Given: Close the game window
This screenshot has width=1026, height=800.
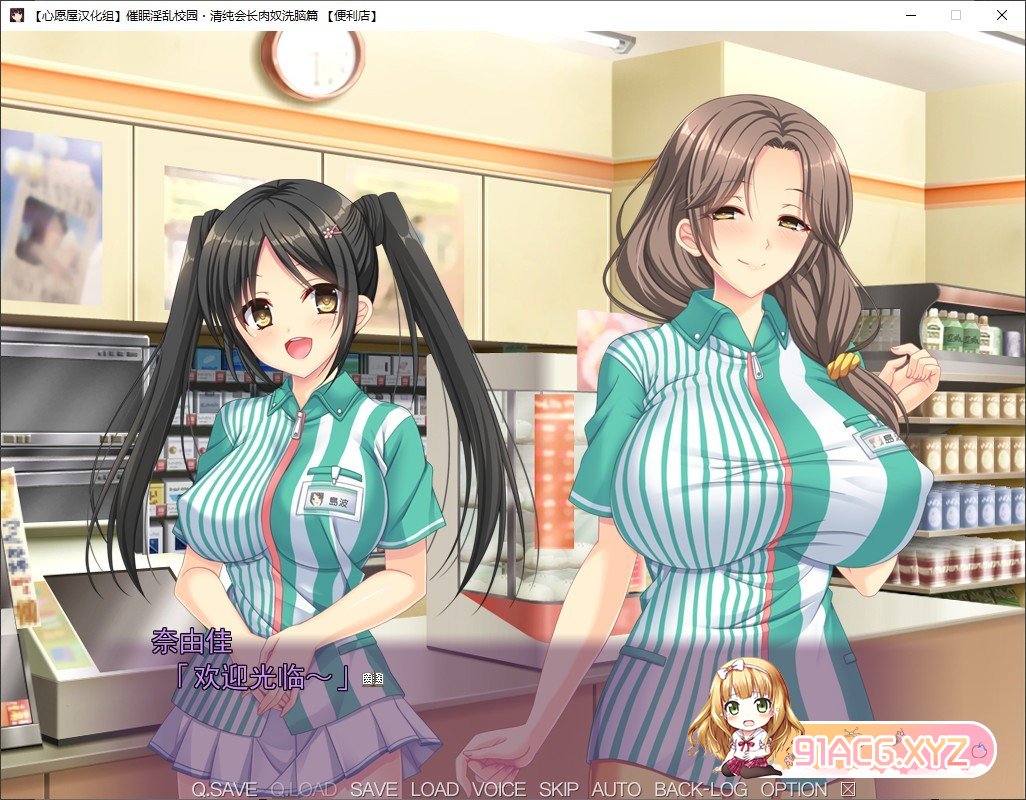Looking at the screenshot, I should (1002, 15).
